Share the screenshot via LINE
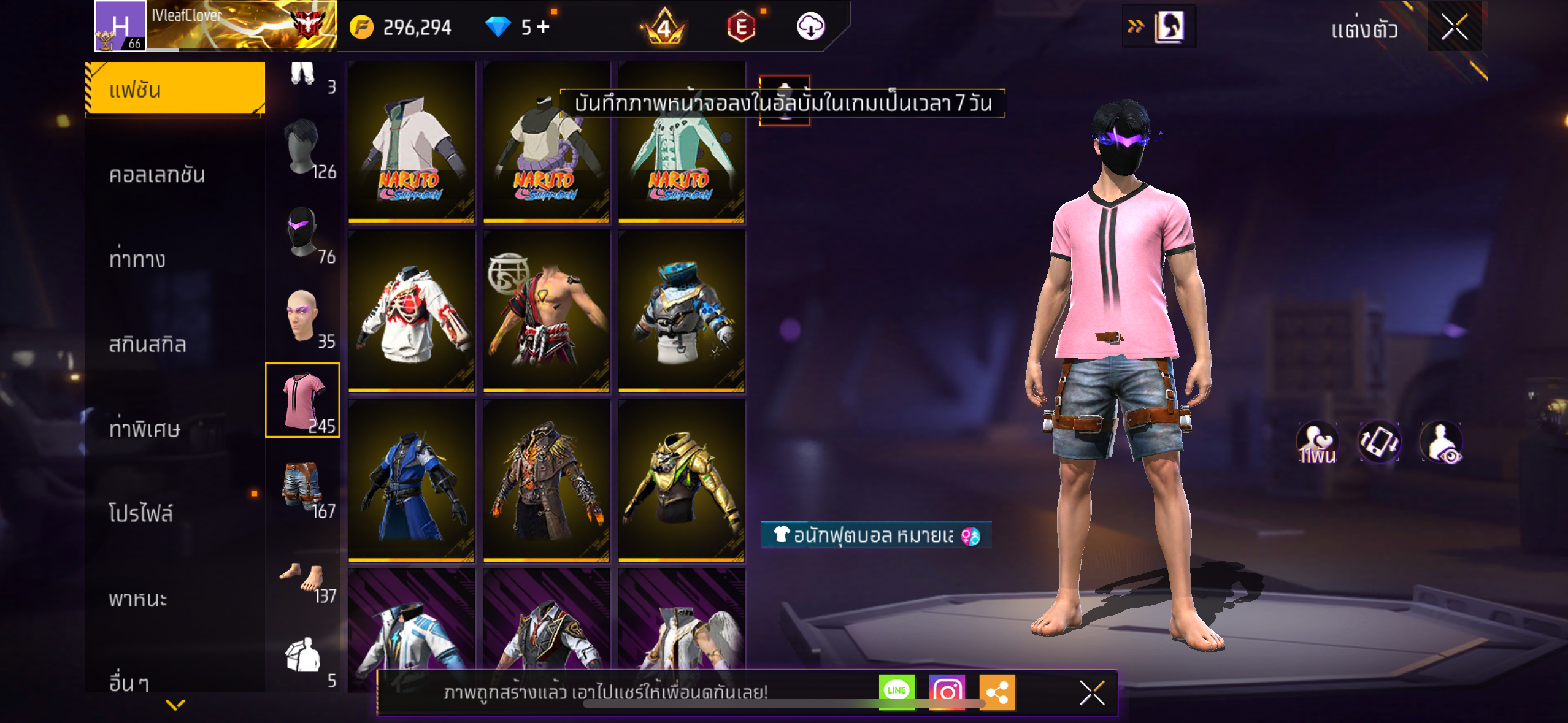This screenshot has width=1568, height=723. (x=896, y=691)
